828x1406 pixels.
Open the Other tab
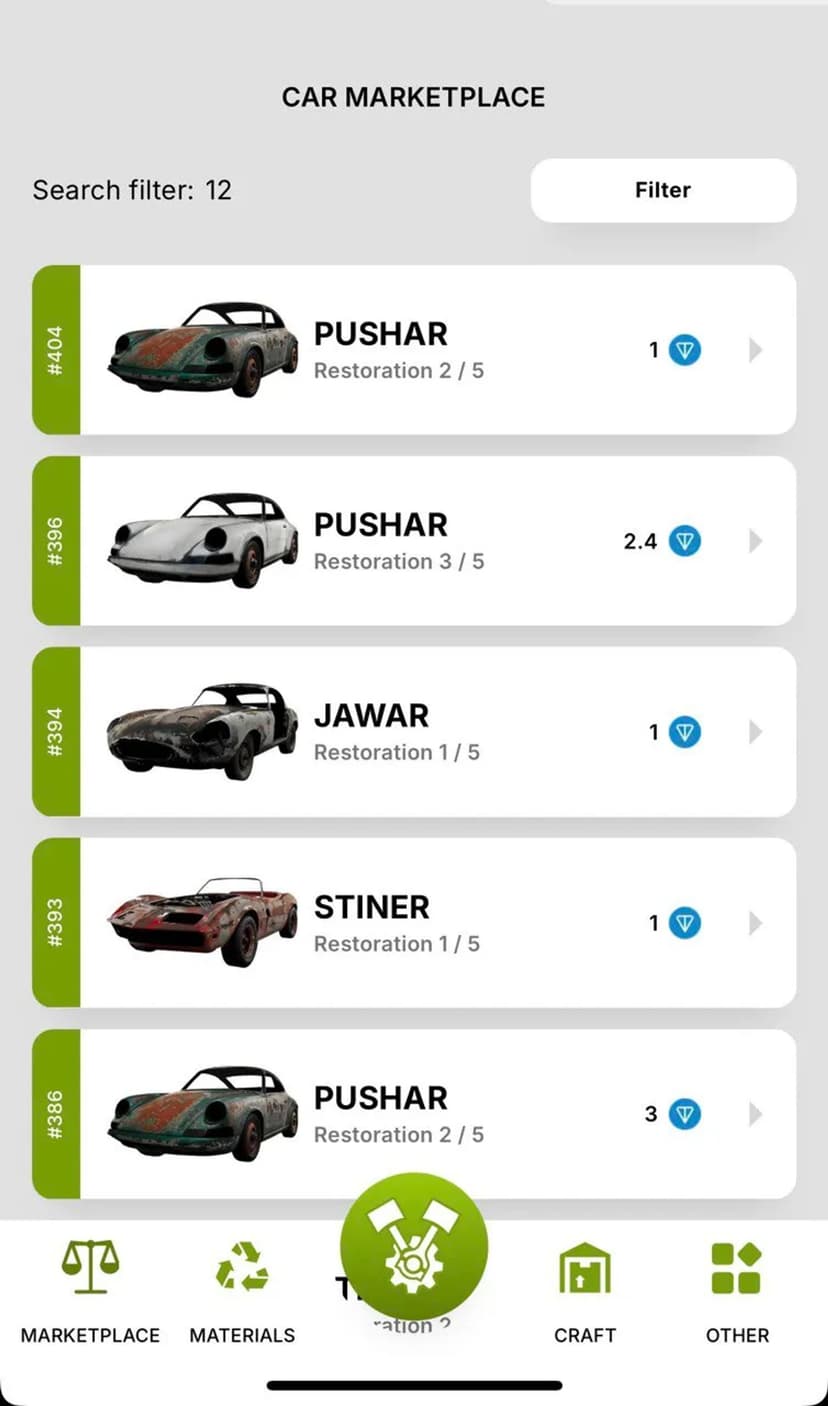[x=737, y=1290]
